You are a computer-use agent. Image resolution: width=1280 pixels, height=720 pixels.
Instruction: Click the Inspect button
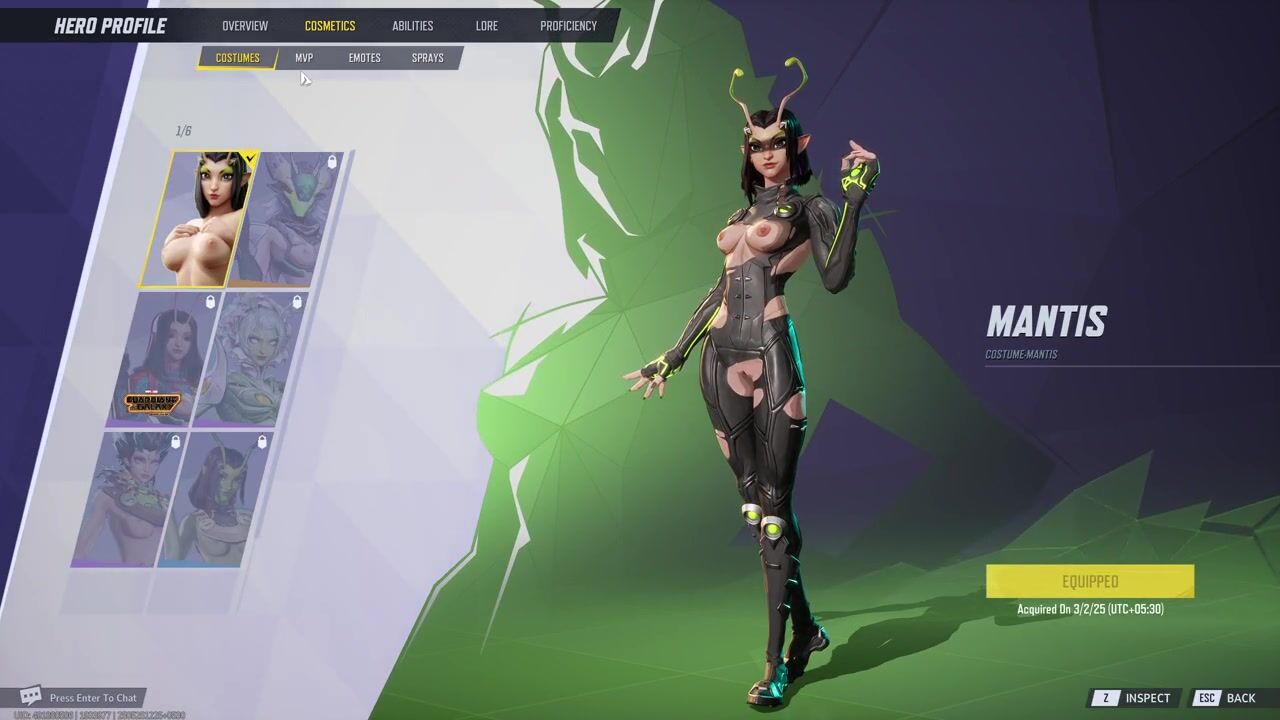click(x=1135, y=698)
